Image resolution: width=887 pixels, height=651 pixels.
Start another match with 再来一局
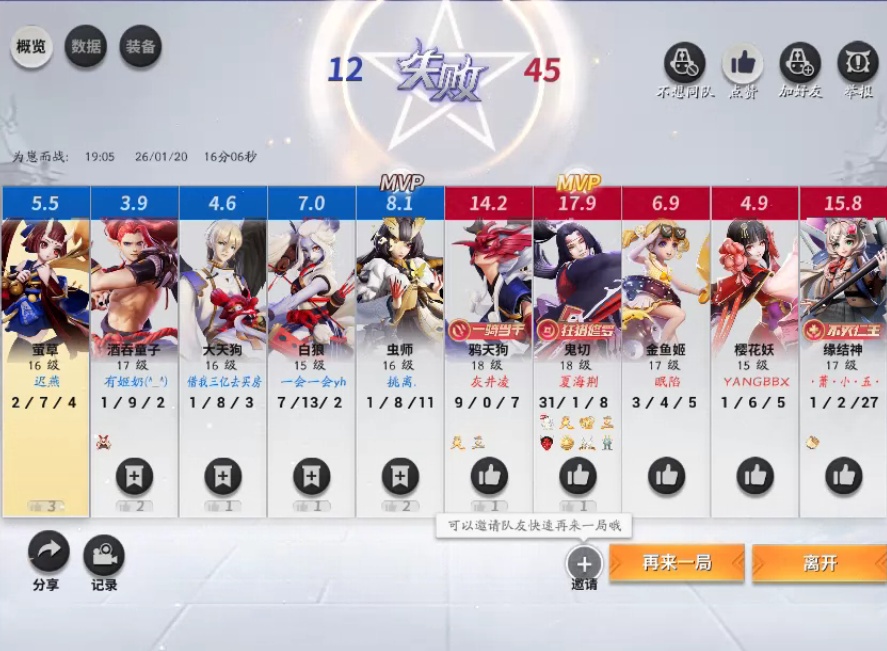click(677, 563)
